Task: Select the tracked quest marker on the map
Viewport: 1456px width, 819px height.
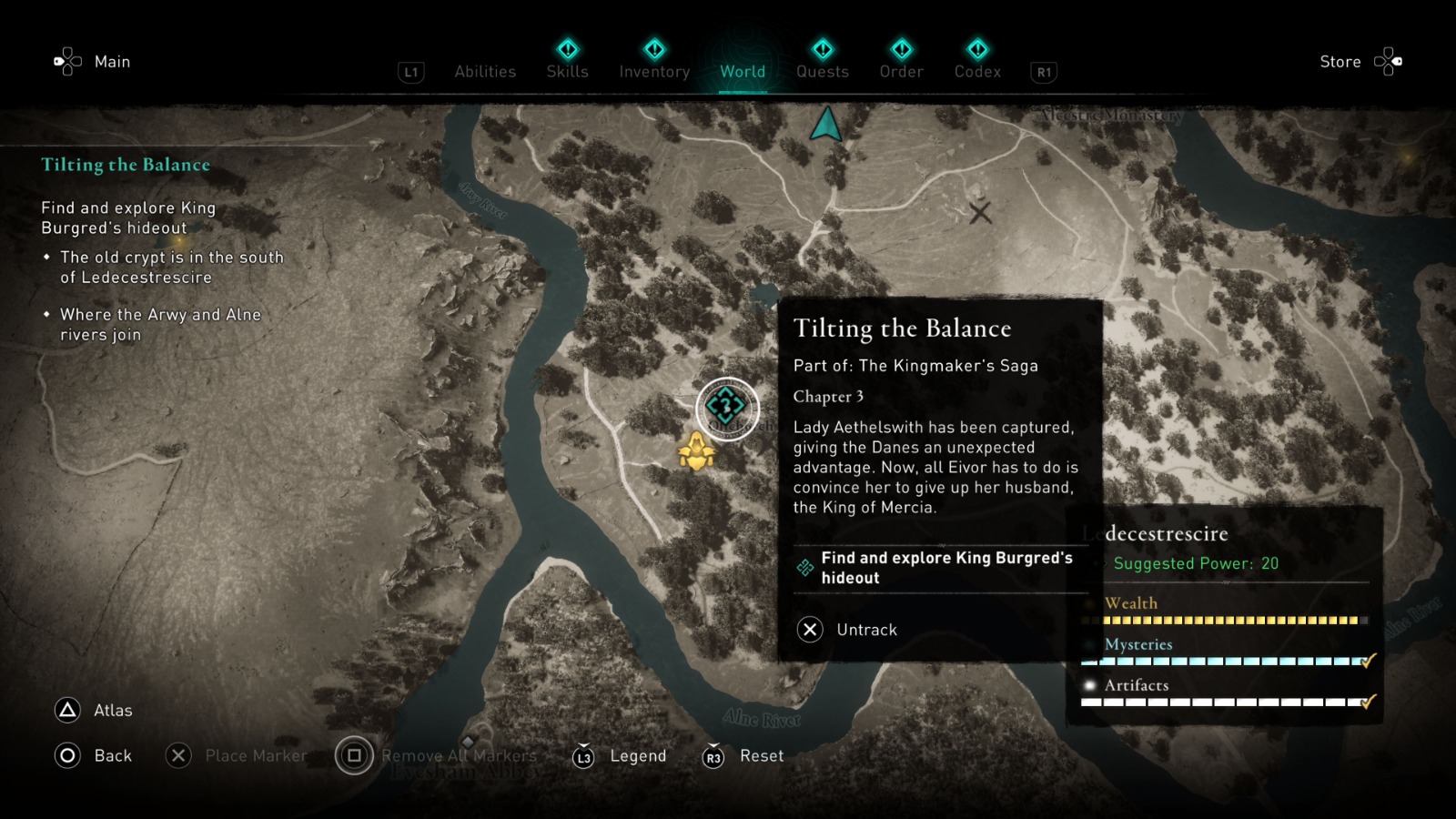Action: (x=725, y=407)
